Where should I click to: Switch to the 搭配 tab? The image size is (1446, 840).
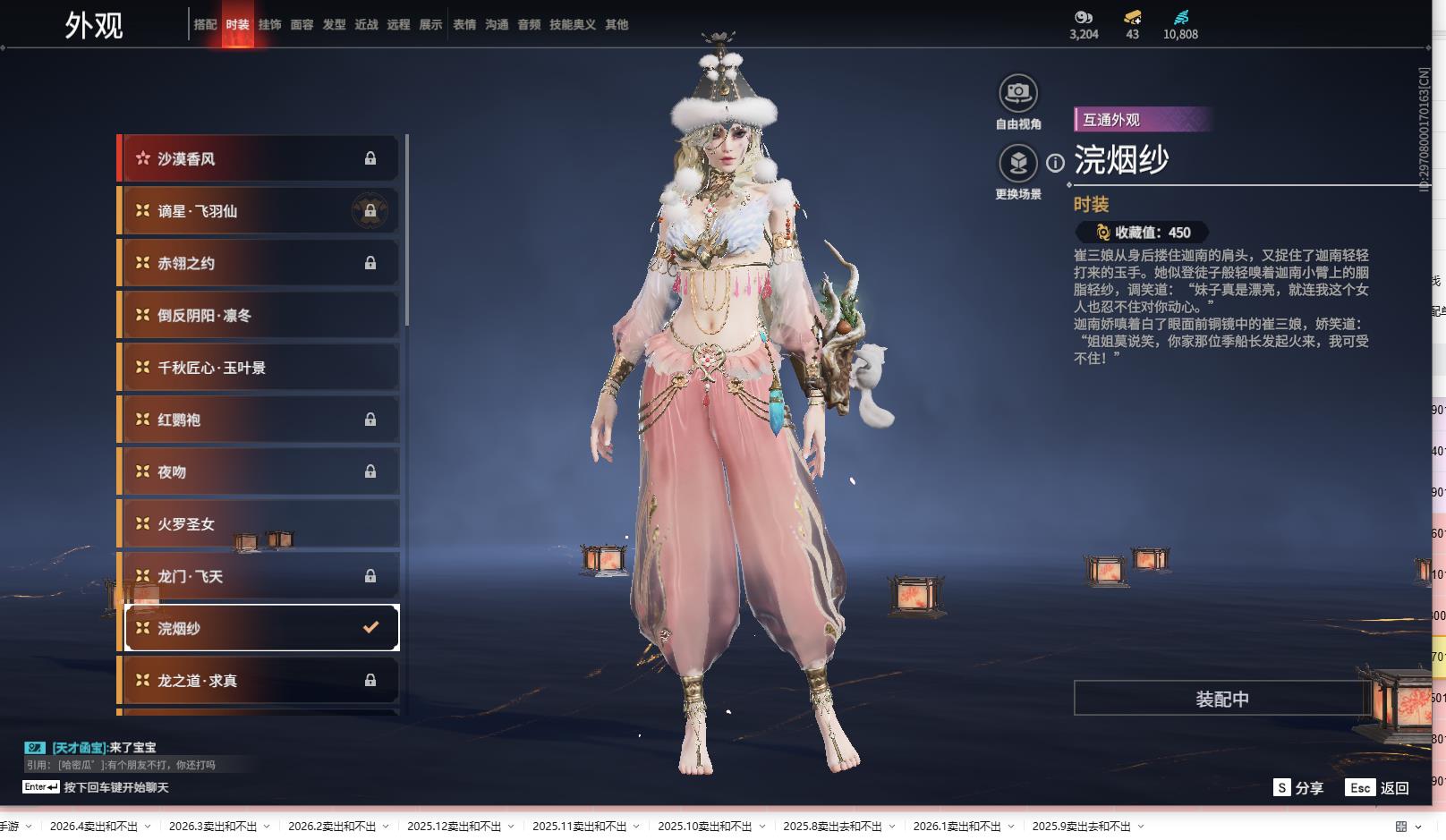[205, 25]
